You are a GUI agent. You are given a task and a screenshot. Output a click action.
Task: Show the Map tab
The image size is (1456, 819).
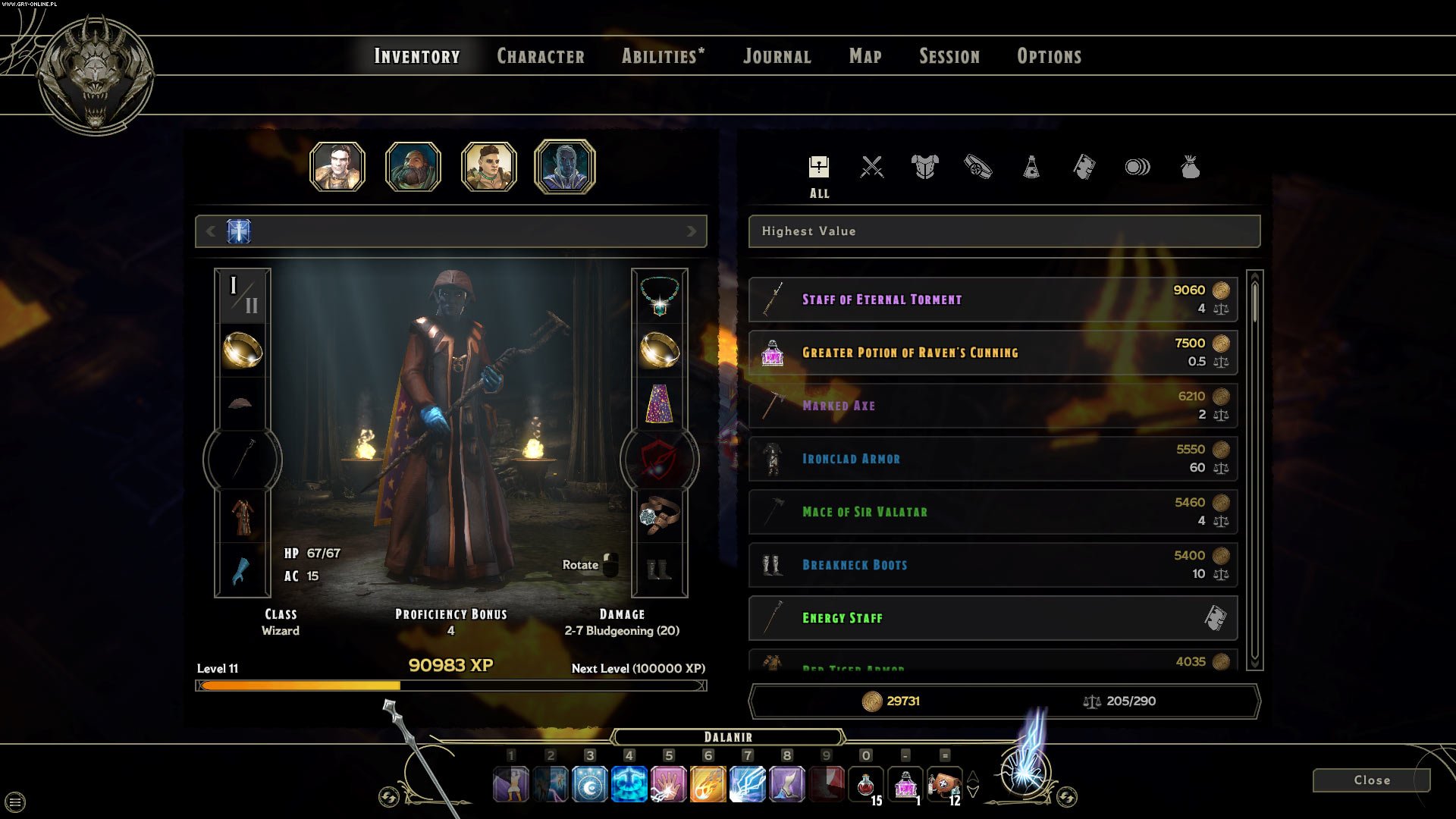pos(865,56)
